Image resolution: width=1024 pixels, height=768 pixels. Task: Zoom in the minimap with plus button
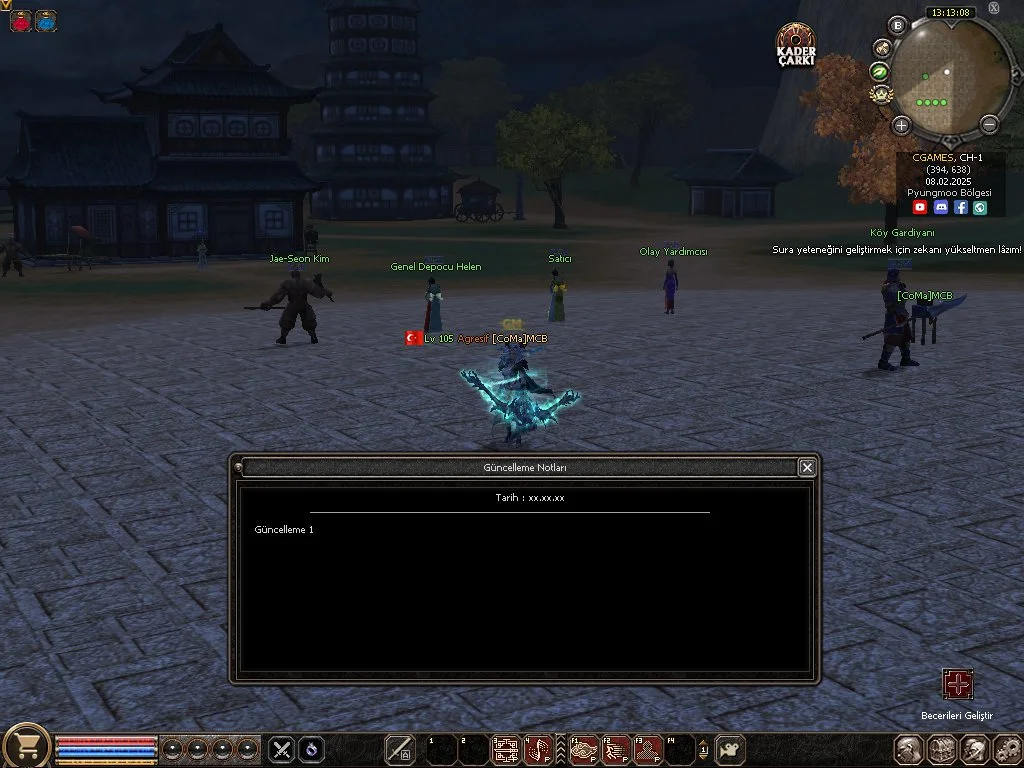point(901,125)
